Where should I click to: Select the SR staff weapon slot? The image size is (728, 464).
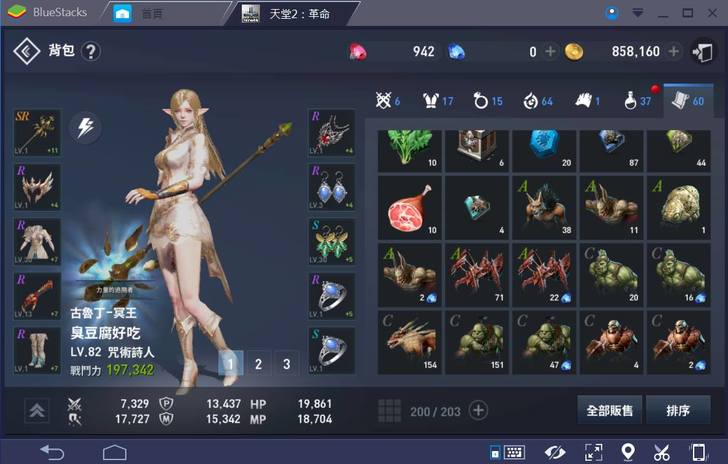click(x=37, y=132)
